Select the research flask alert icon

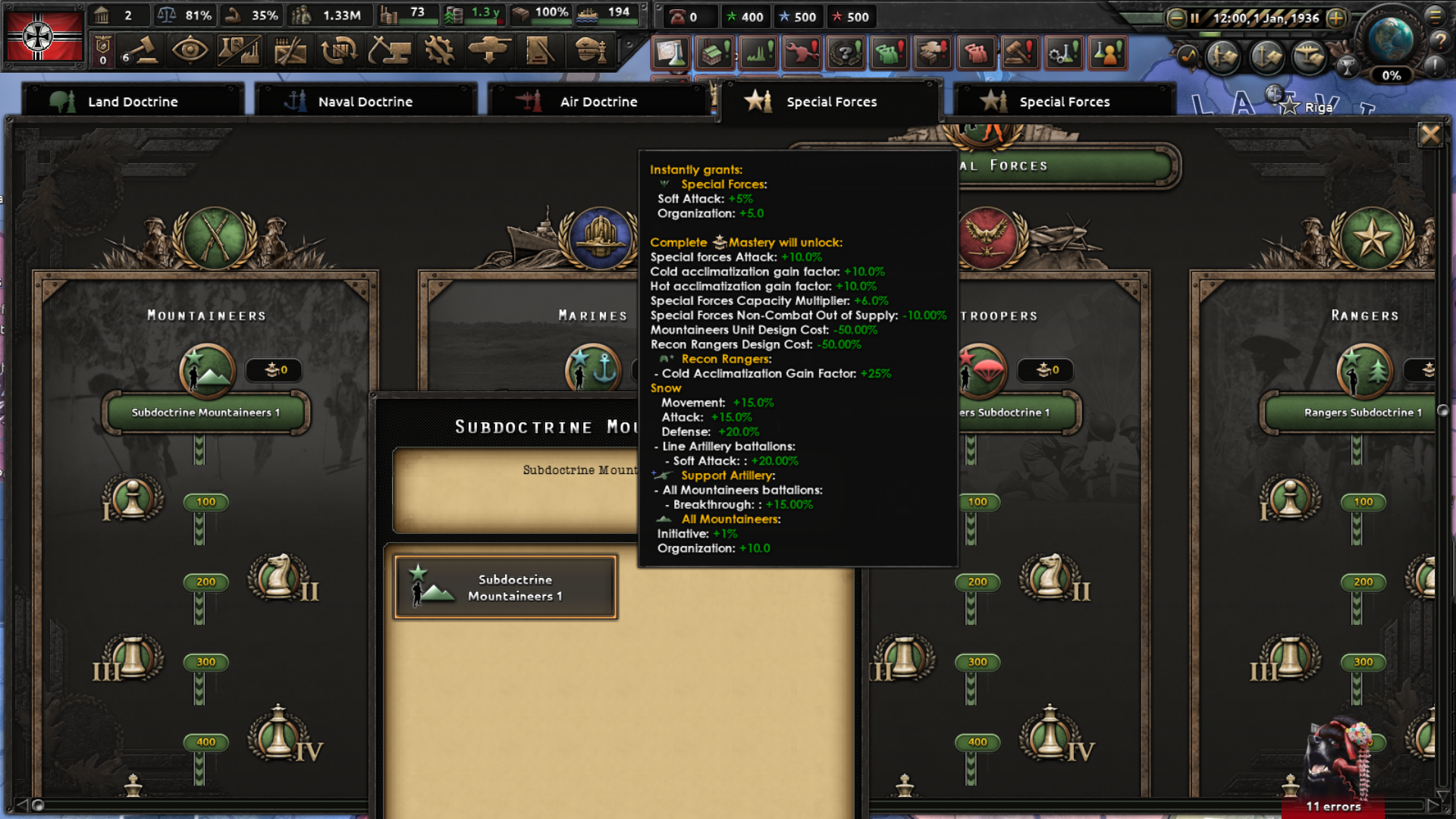[x=672, y=53]
